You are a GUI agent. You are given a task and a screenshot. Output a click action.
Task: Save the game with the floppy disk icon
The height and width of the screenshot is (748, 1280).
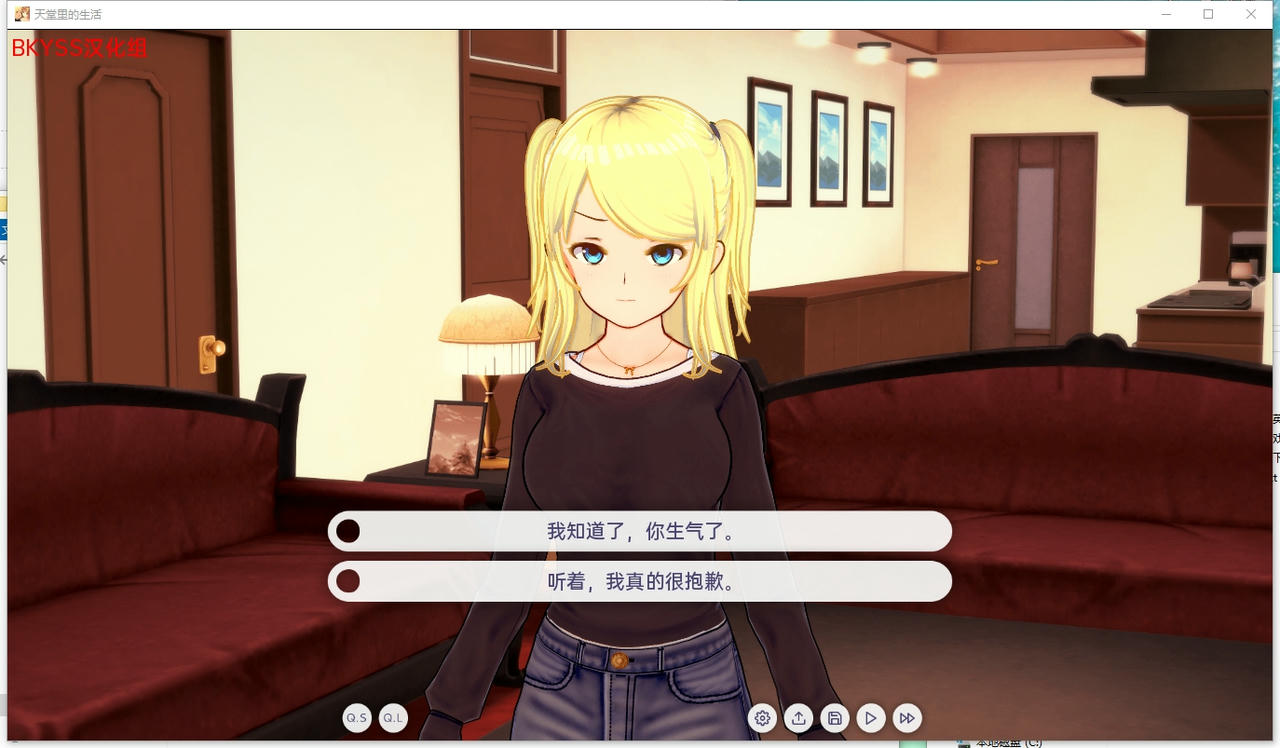(835, 718)
